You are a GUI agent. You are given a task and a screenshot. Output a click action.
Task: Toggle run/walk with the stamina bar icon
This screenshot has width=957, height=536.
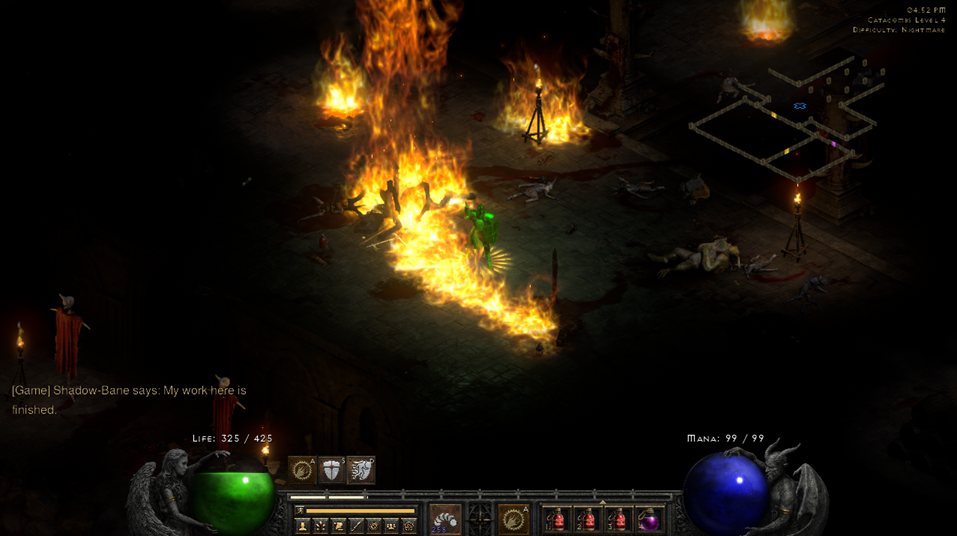pos(299,510)
